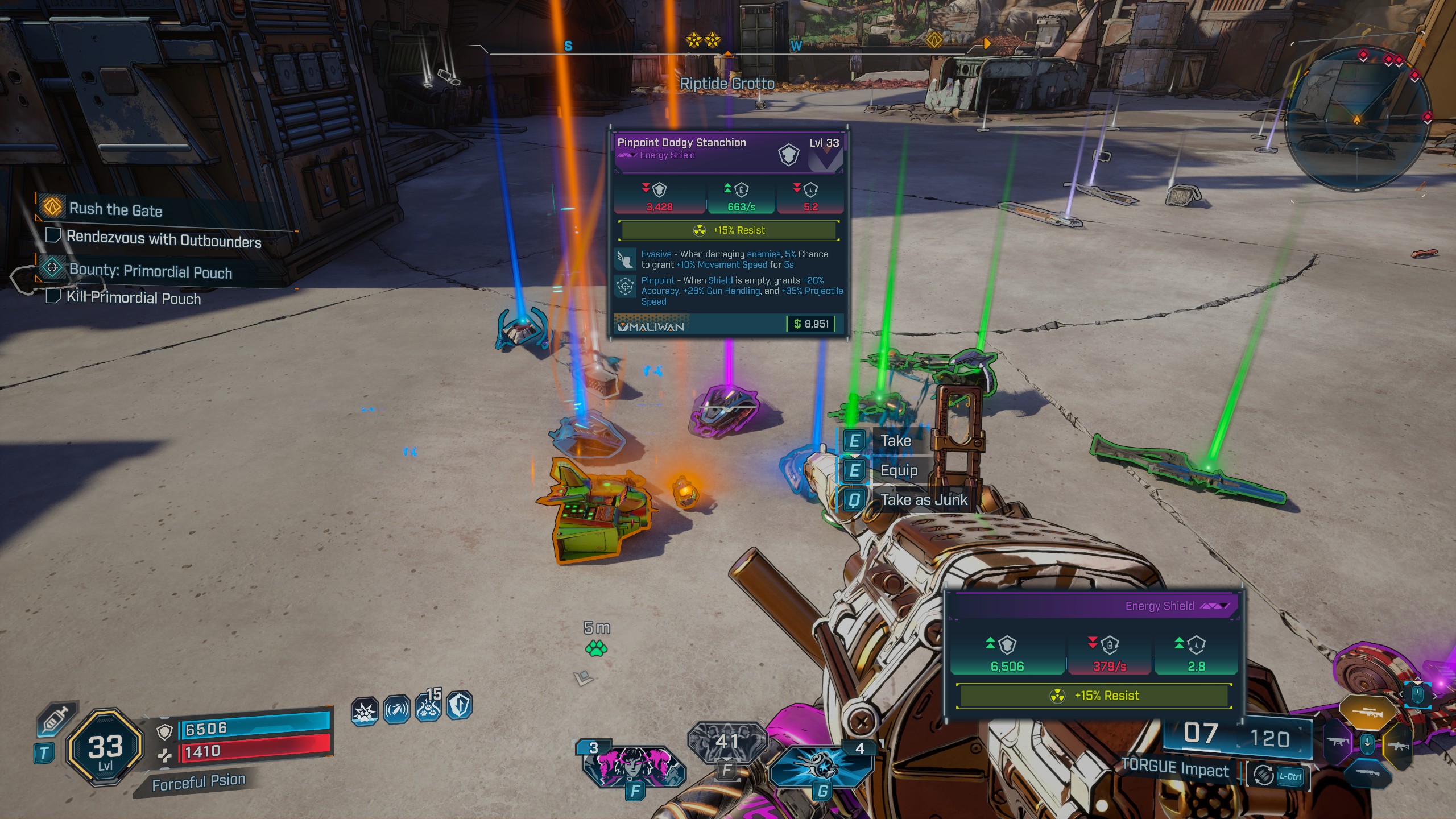Toggle the TORGUE Impact firing mode icon
This screenshot has height=819, width=1456.
(1264, 775)
